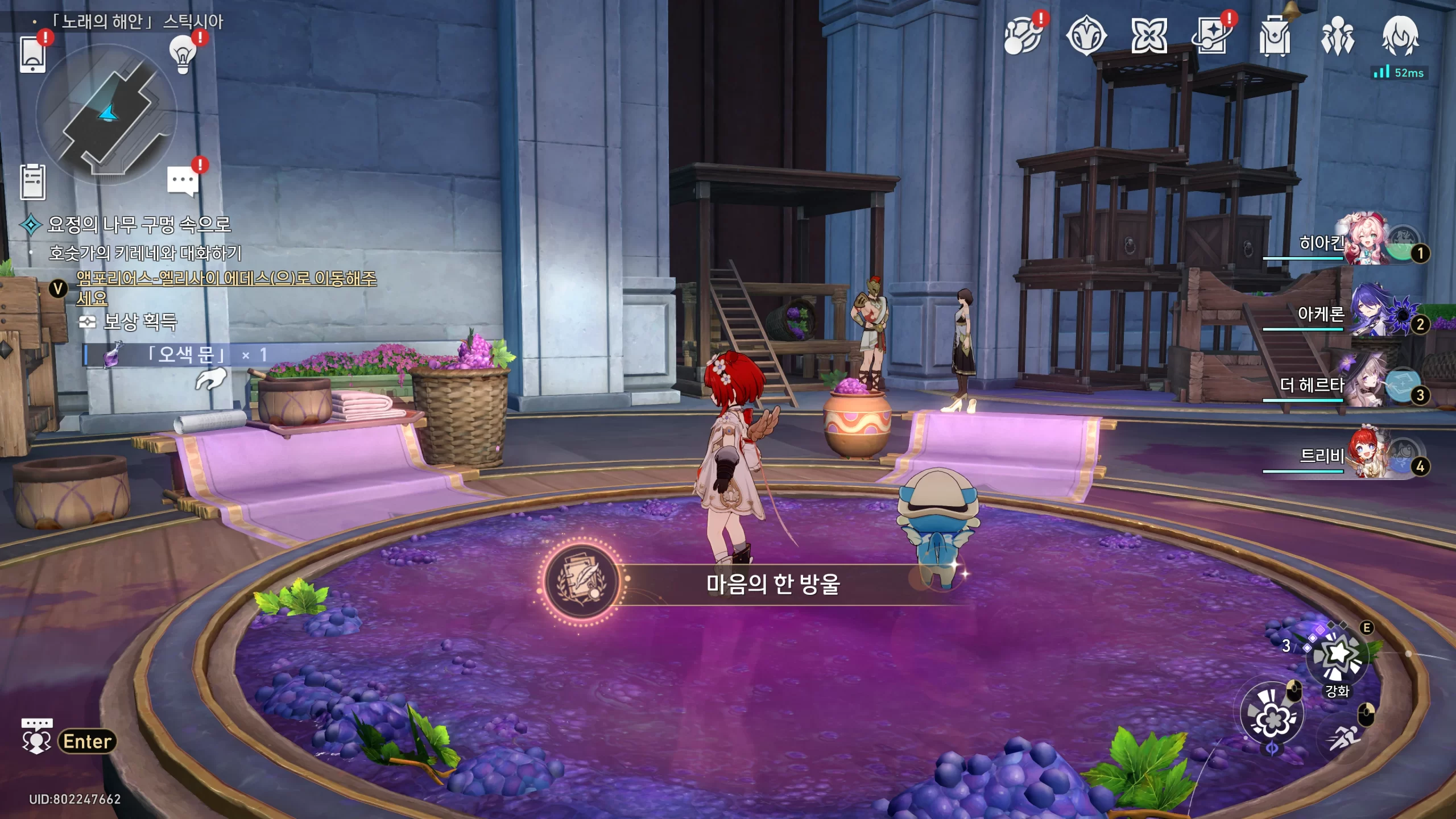Image resolution: width=1456 pixels, height=819 pixels.
Task: Open the team lineup icon
Action: 1337,36
